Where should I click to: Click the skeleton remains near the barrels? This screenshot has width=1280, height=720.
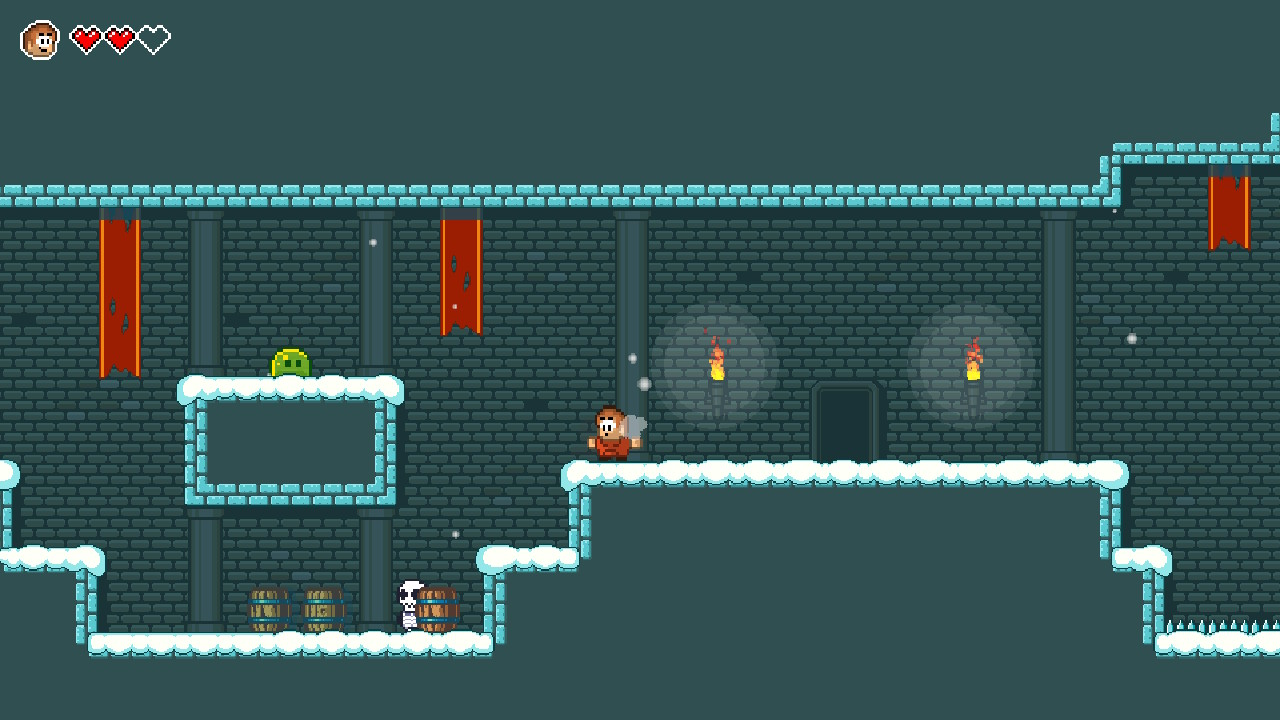pos(408,605)
